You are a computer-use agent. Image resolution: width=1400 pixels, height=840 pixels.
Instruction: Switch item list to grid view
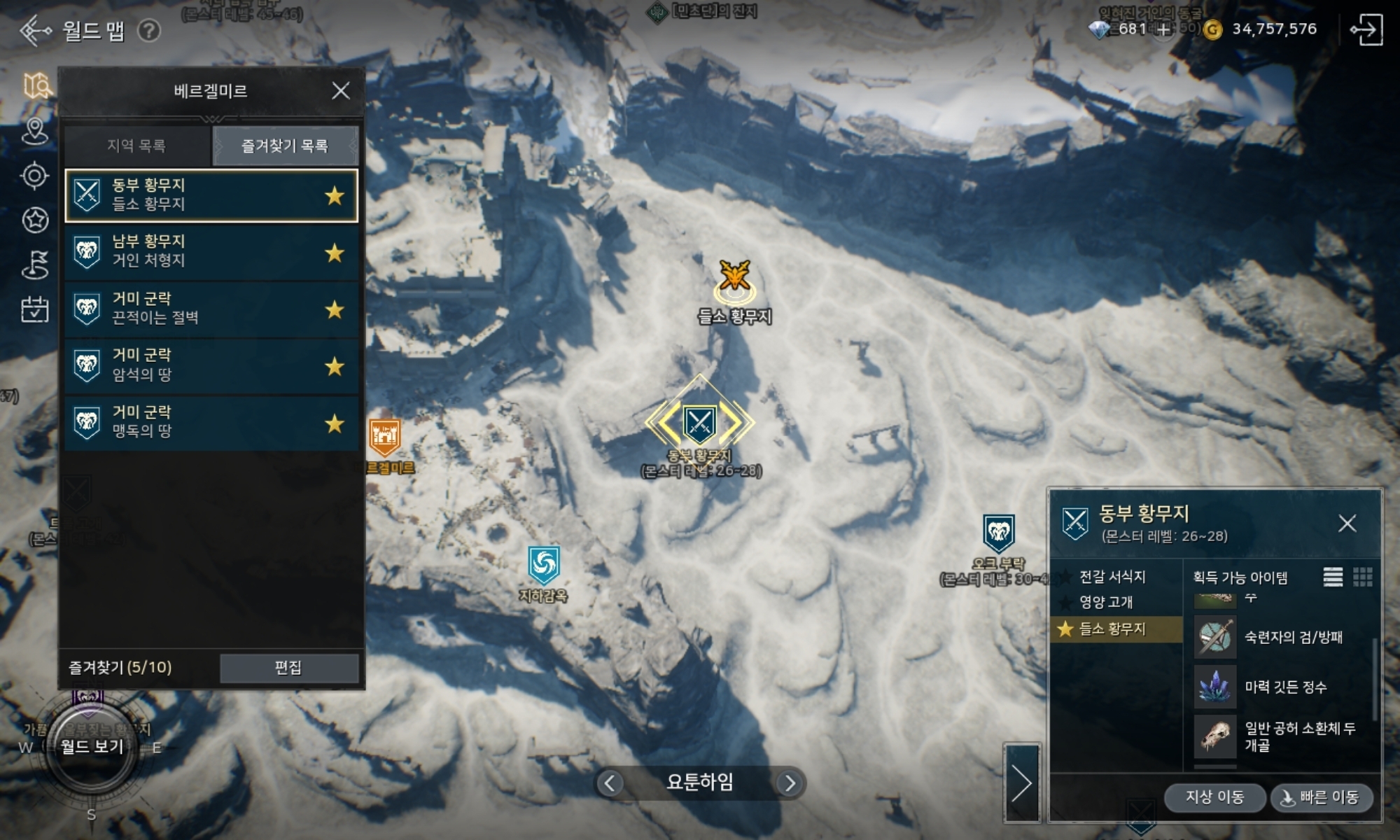(1362, 577)
